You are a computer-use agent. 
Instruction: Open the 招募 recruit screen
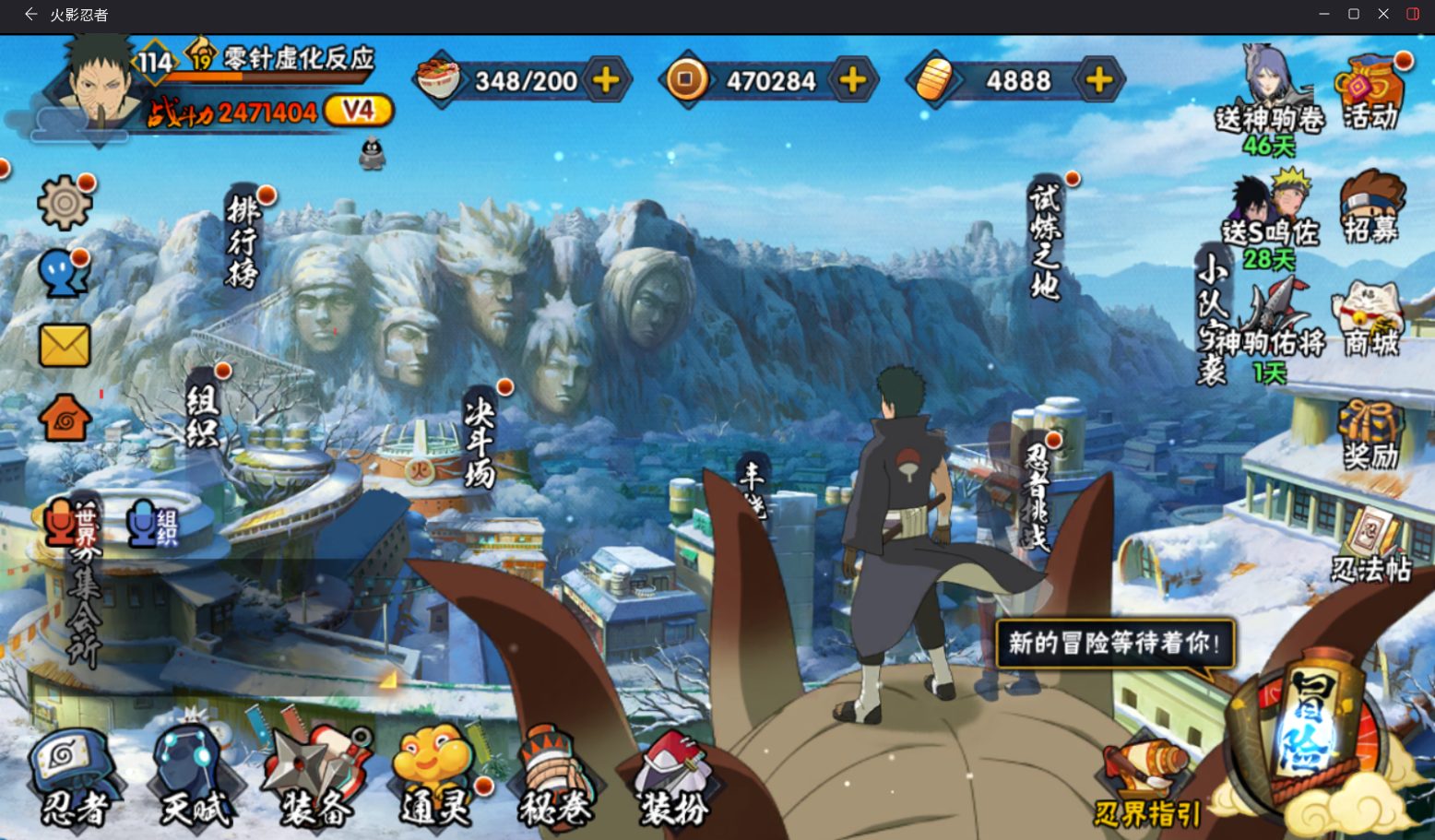1371,207
